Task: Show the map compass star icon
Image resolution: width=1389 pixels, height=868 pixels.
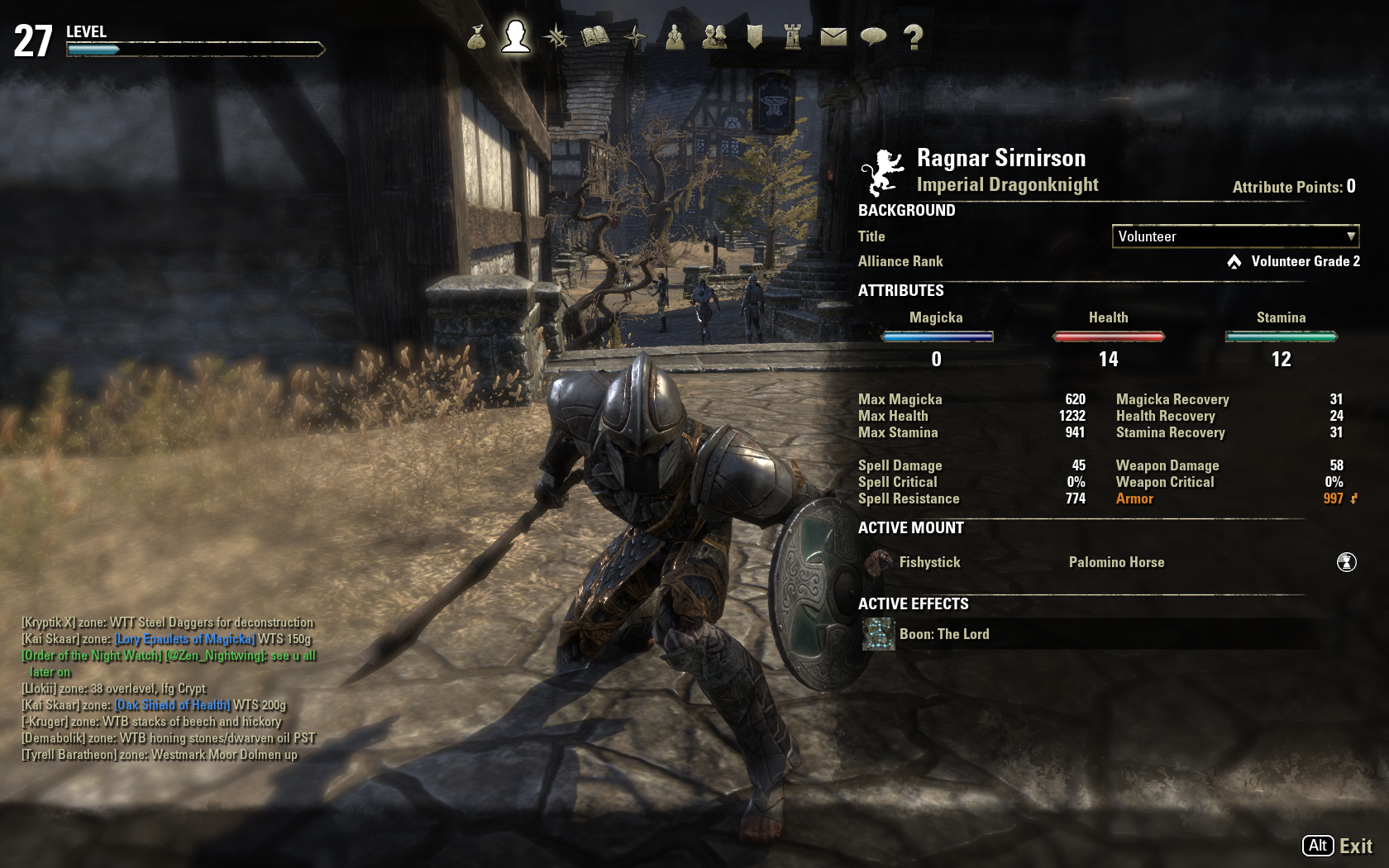Action: point(635,37)
